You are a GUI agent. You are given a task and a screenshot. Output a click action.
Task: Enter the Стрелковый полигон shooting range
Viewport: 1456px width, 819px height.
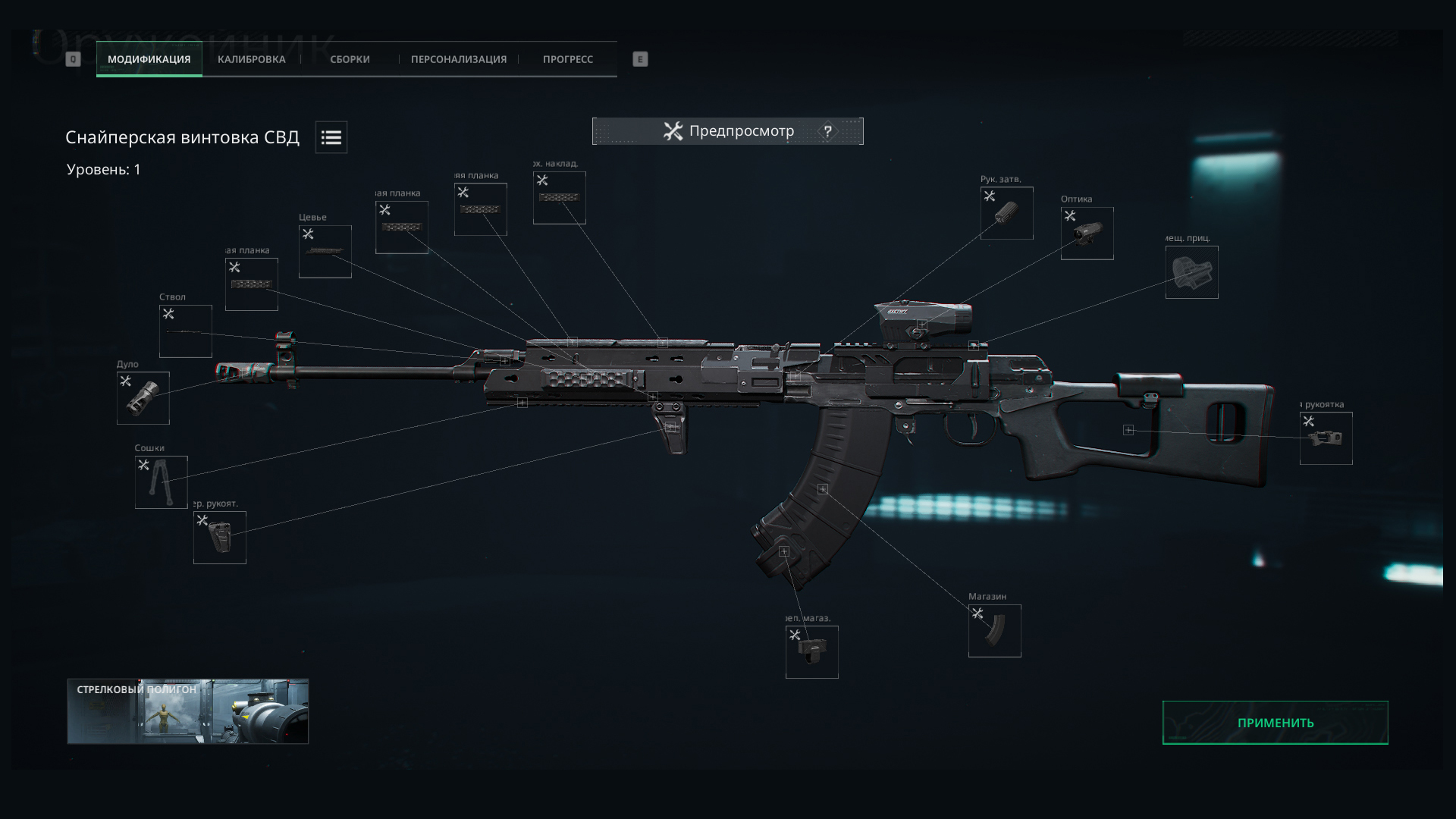click(188, 711)
